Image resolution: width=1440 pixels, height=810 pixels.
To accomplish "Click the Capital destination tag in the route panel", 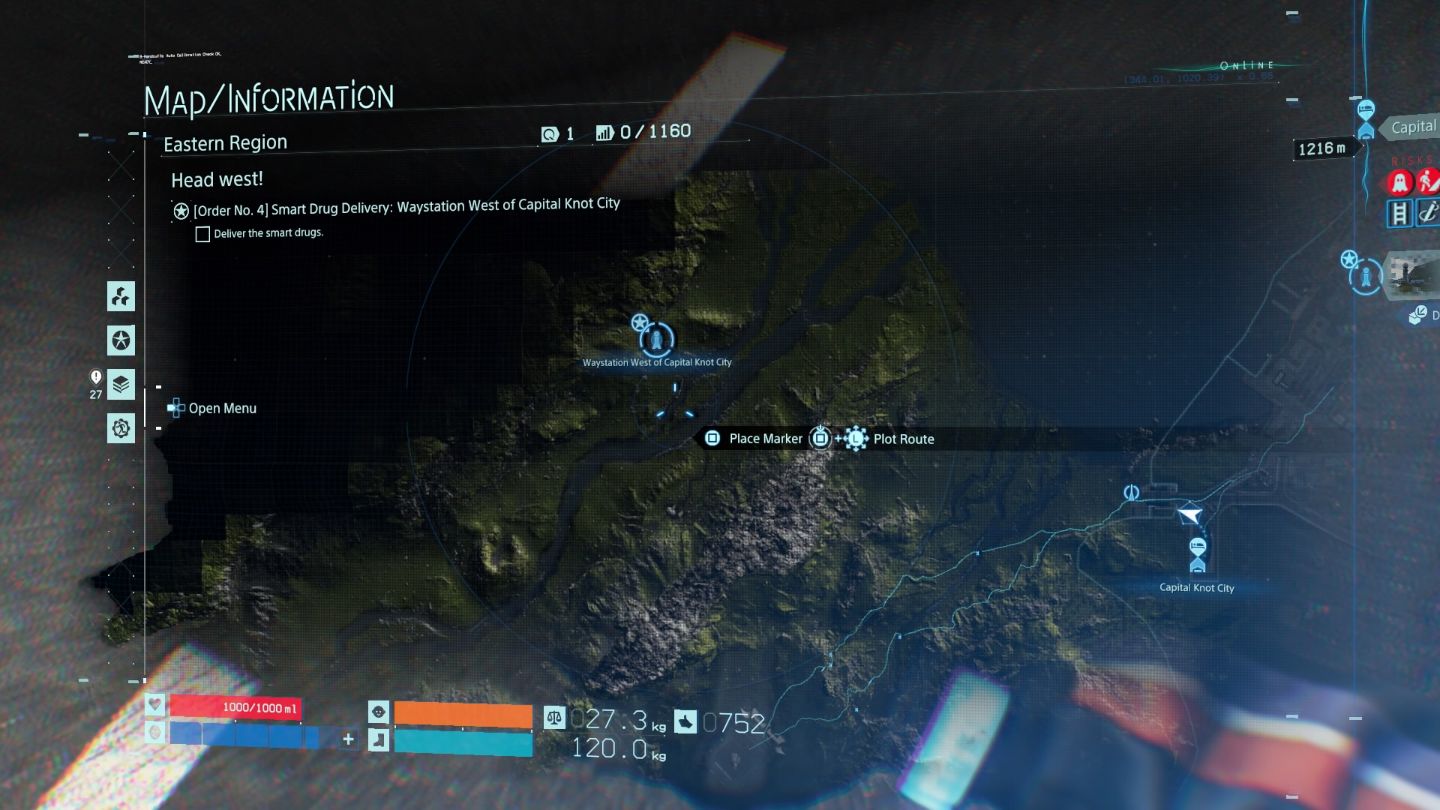I will click(x=1412, y=127).
